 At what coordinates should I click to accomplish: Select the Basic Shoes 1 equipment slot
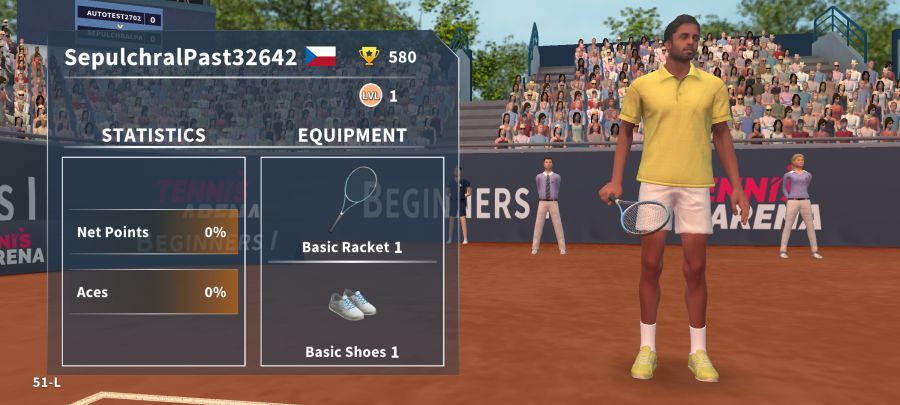coord(352,317)
